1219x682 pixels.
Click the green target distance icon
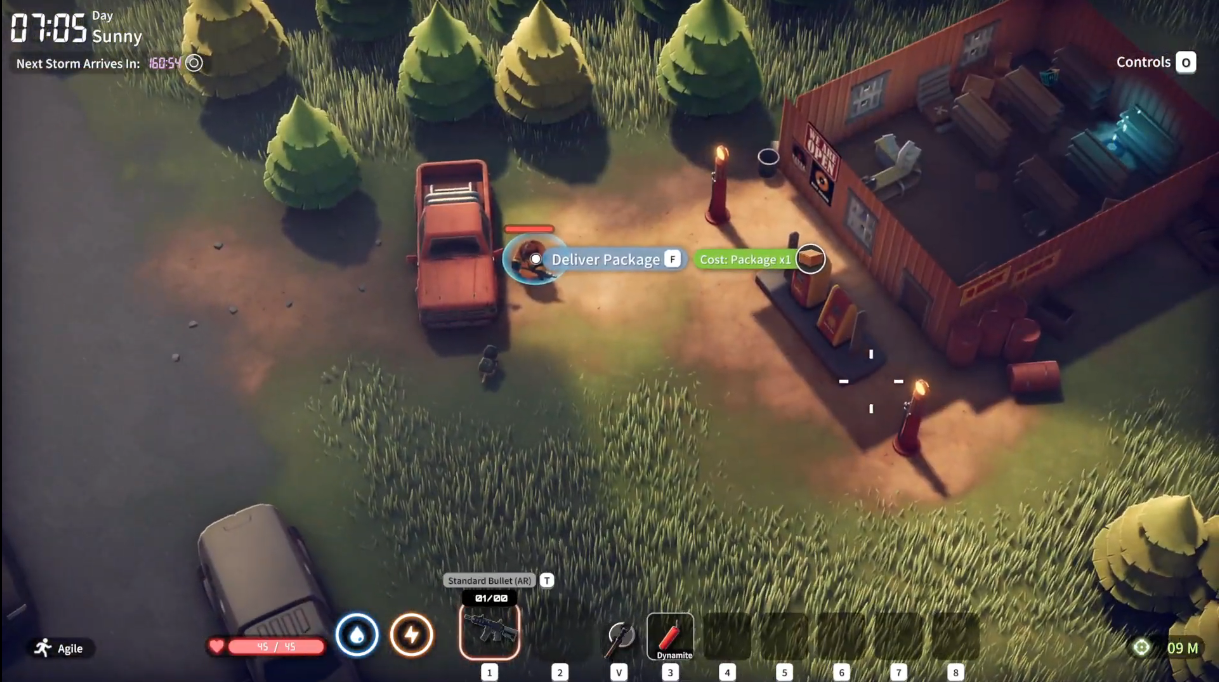tap(1141, 647)
